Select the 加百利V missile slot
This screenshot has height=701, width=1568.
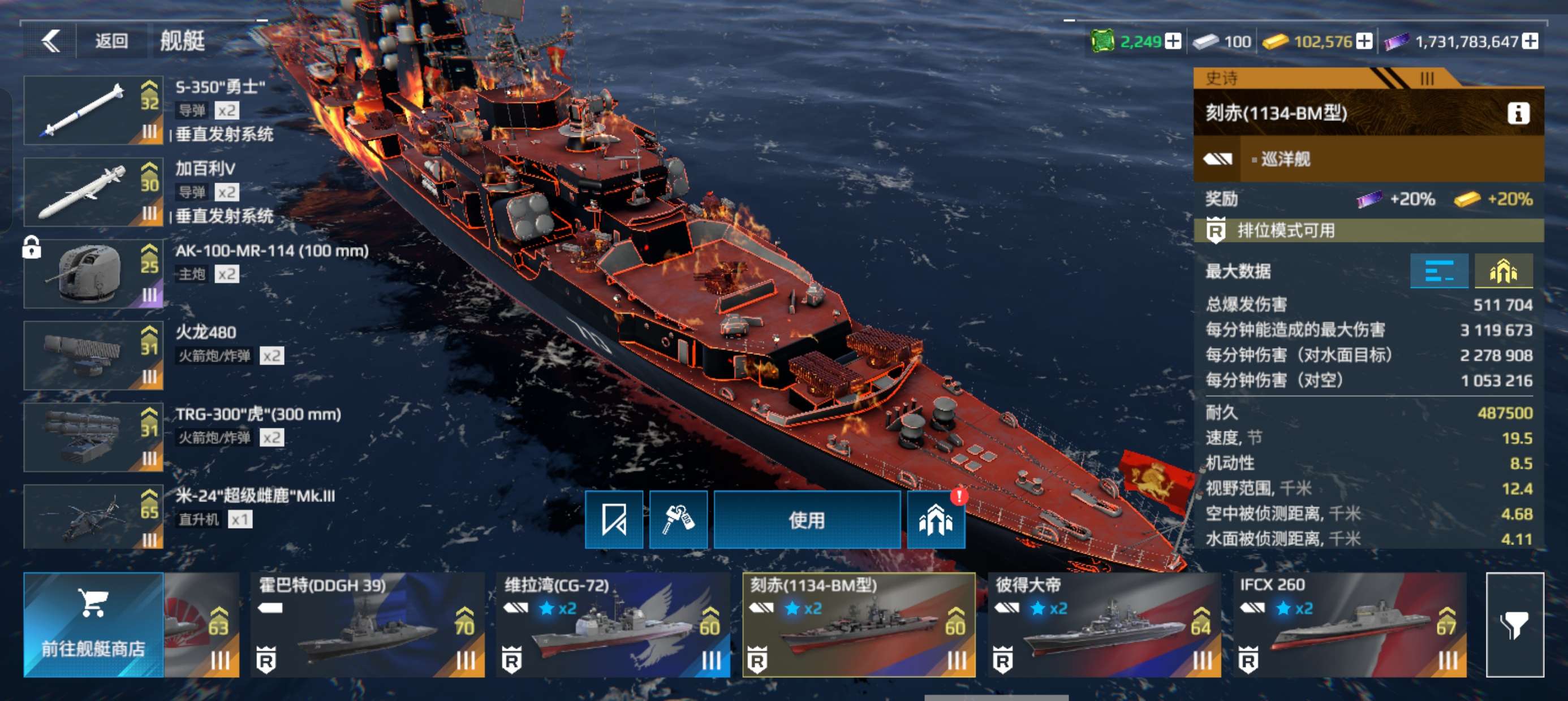coord(93,192)
